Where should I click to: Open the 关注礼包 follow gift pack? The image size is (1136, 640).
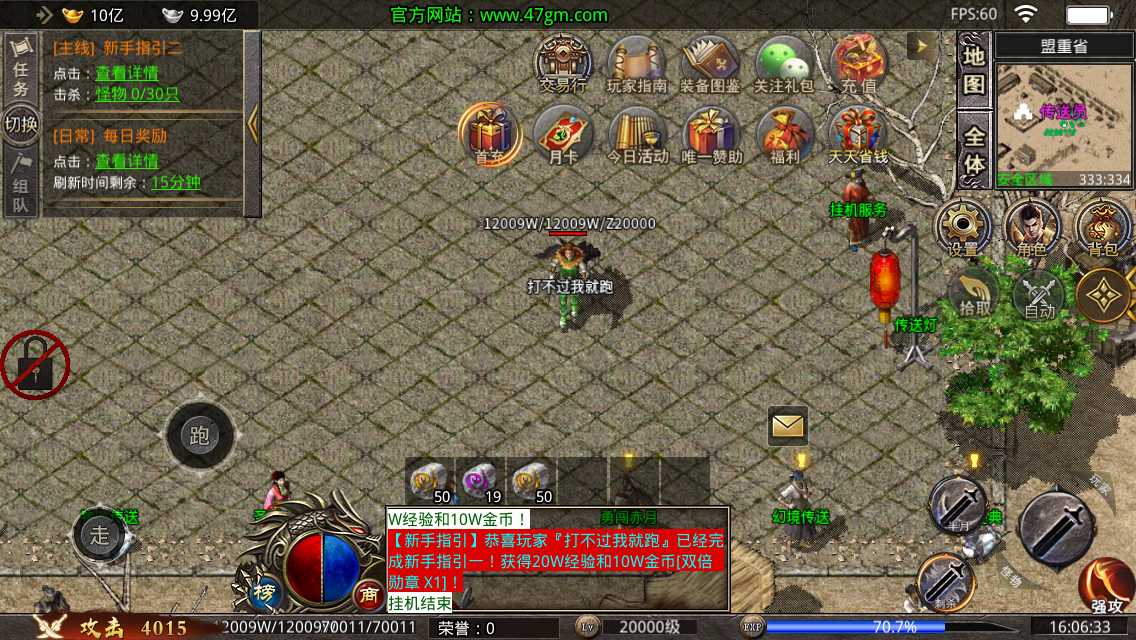tap(783, 62)
